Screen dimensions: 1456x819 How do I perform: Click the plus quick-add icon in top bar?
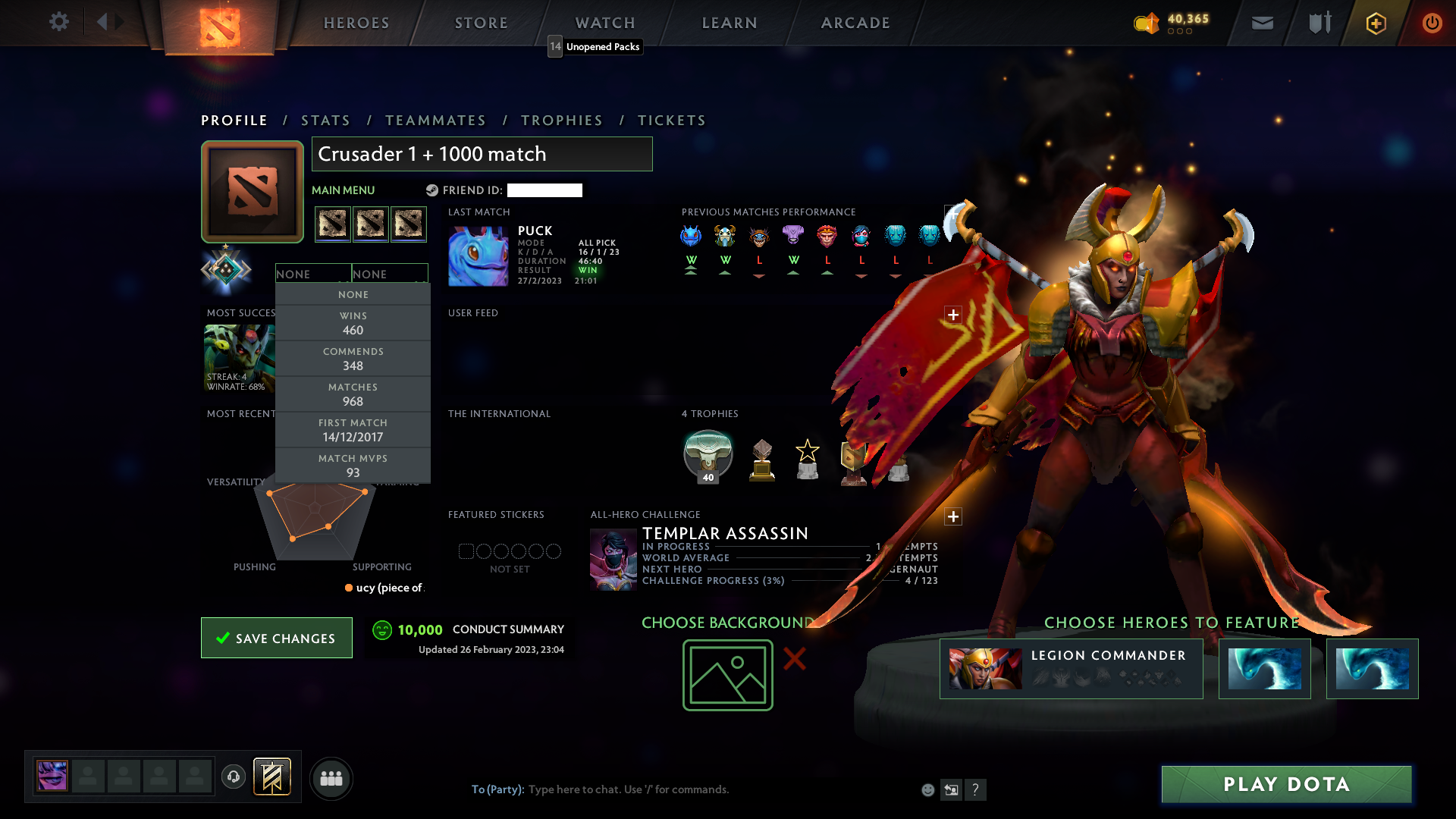click(x=1375, y=23)
